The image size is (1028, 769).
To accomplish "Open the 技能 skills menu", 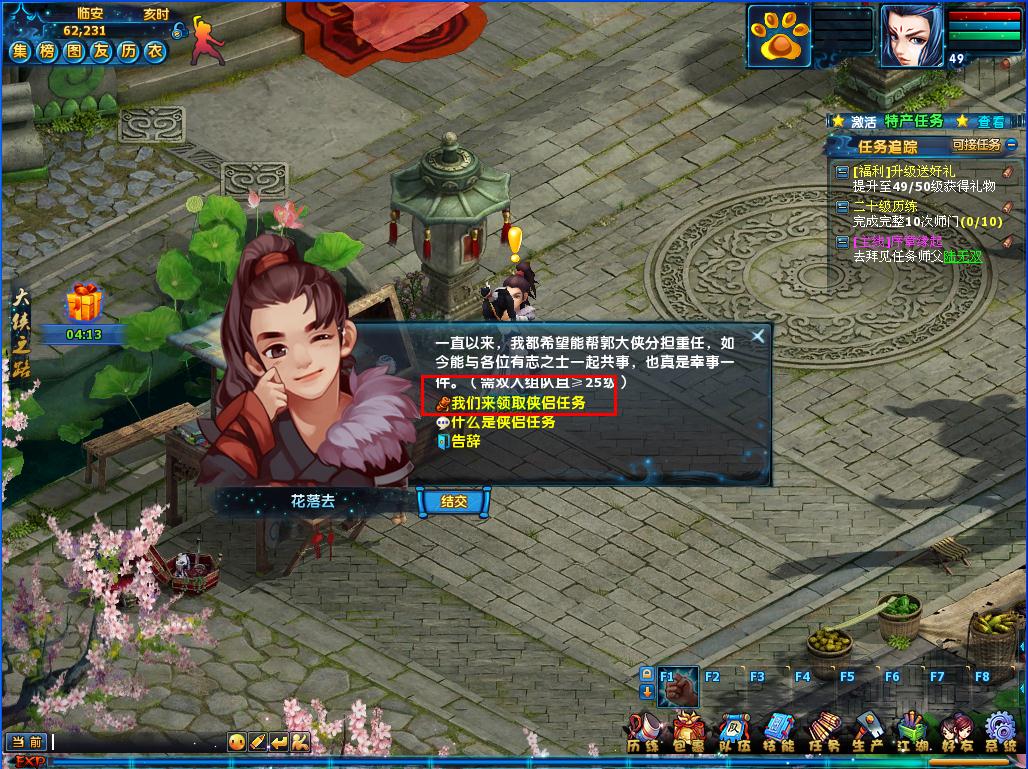I will pyautogui.click(x=778, y=732).
